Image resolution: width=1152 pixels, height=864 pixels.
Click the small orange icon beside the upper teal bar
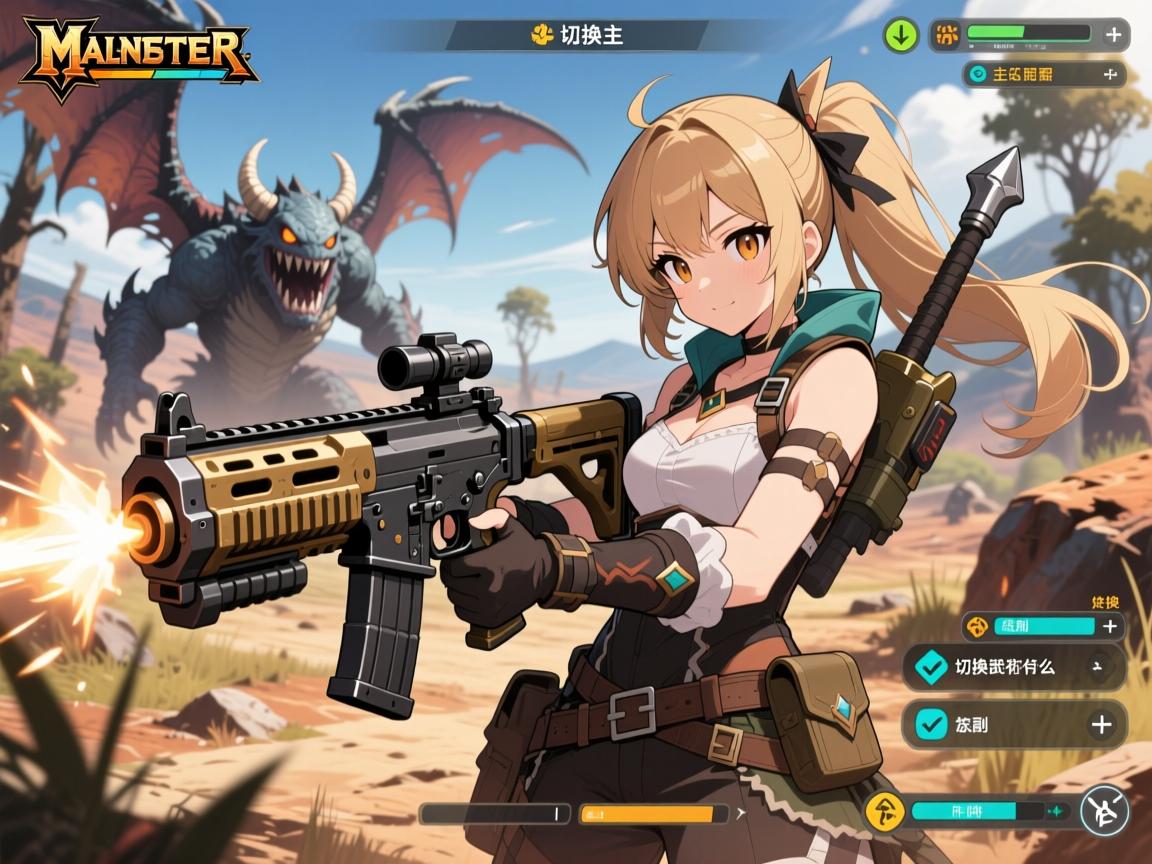tap(978, 627)
